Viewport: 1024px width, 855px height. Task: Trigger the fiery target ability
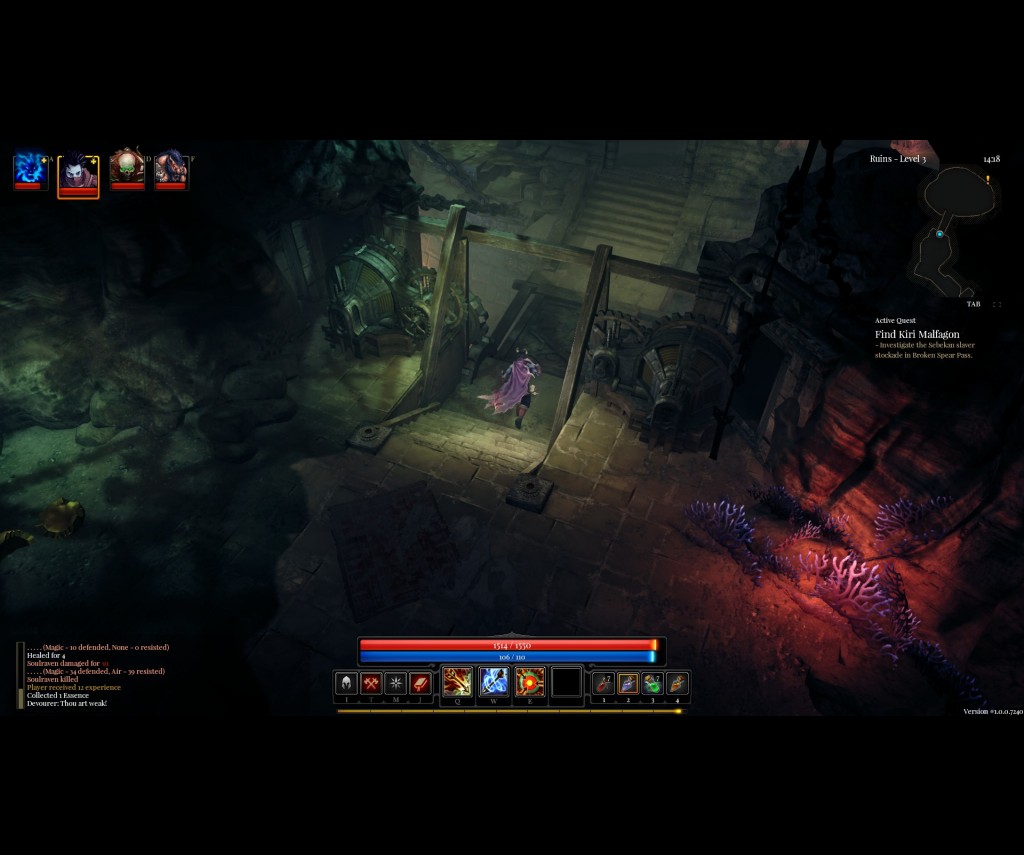pos(530,682)
